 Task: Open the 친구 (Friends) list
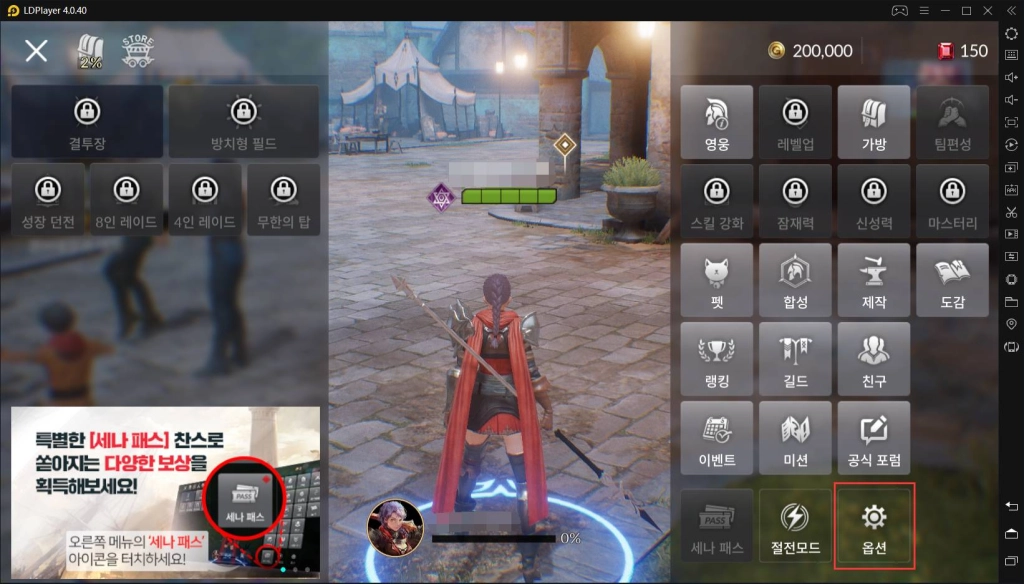pos(873,358)
